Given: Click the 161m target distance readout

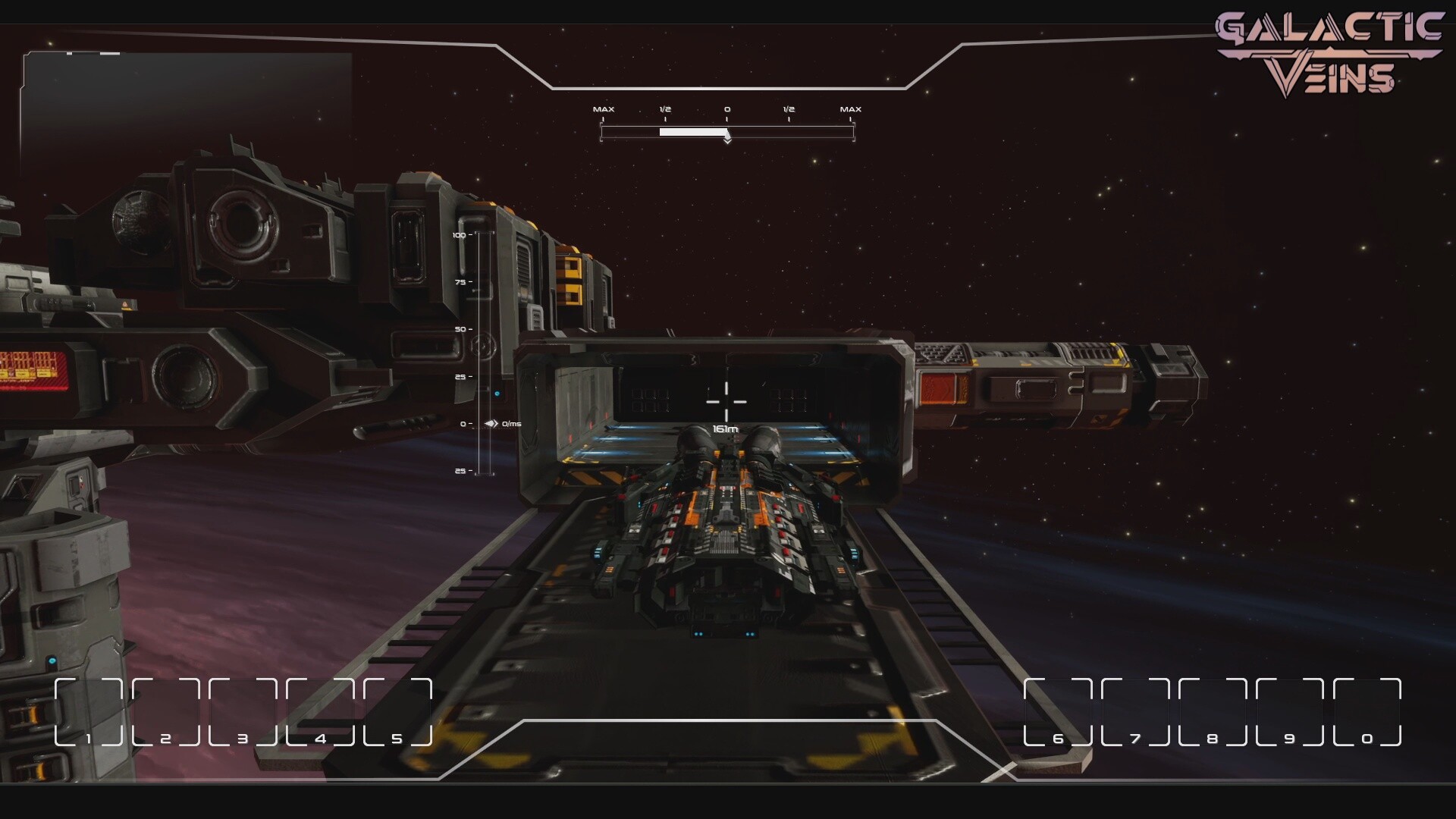Looking at the screenshot, I should click(x=726, y=428).
